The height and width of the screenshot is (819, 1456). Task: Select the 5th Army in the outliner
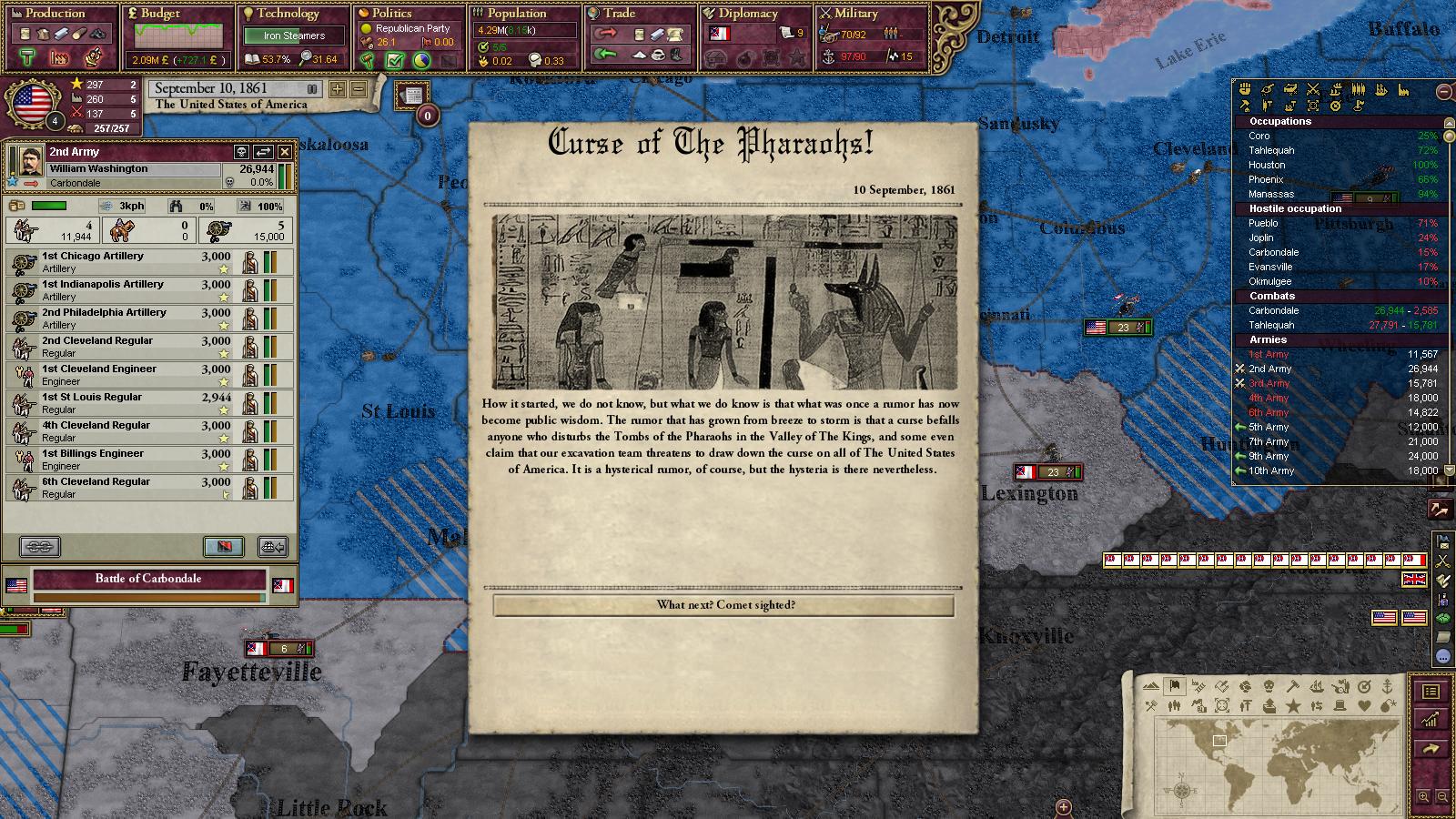tap(1269, 427)
